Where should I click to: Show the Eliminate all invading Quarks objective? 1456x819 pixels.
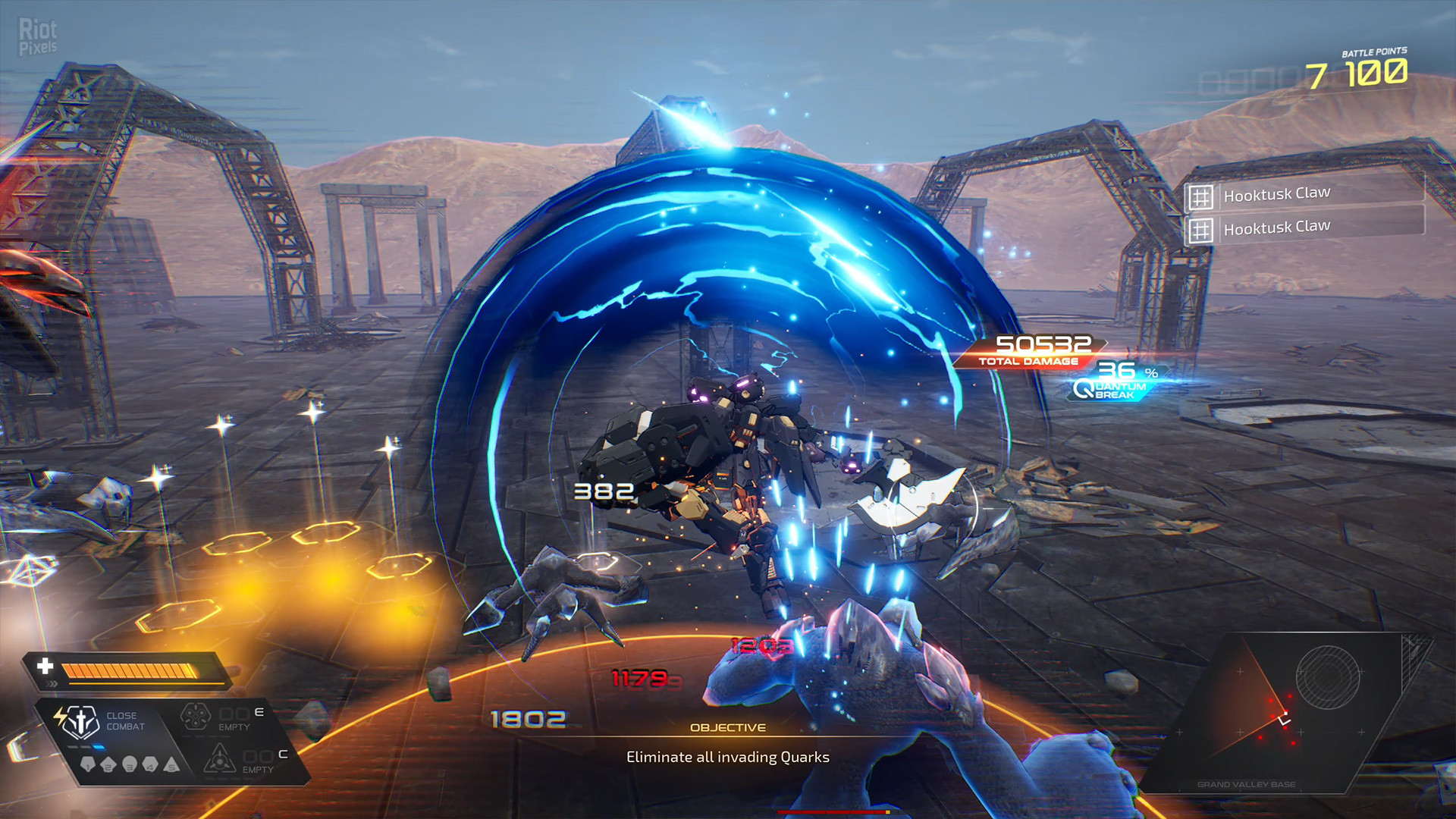click(727, 757)
